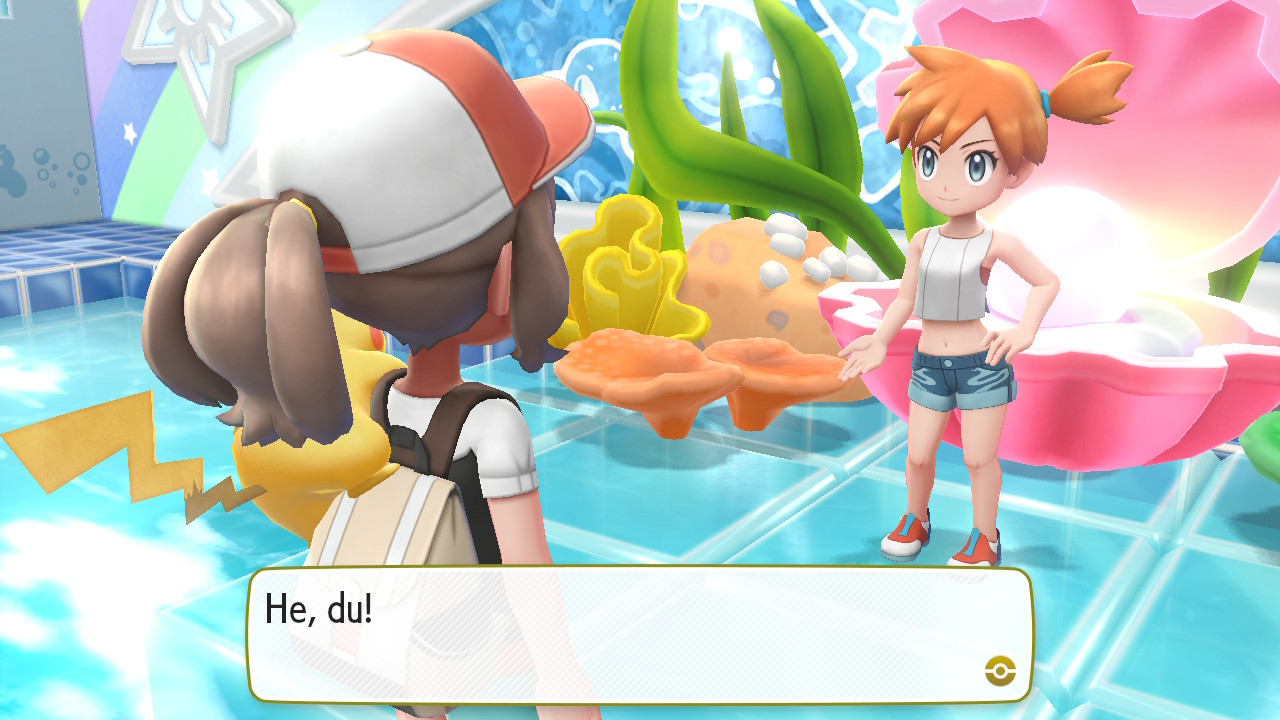
Task: Advance dialogue via the Poké Ball continue icon
Action: [999, 670]
